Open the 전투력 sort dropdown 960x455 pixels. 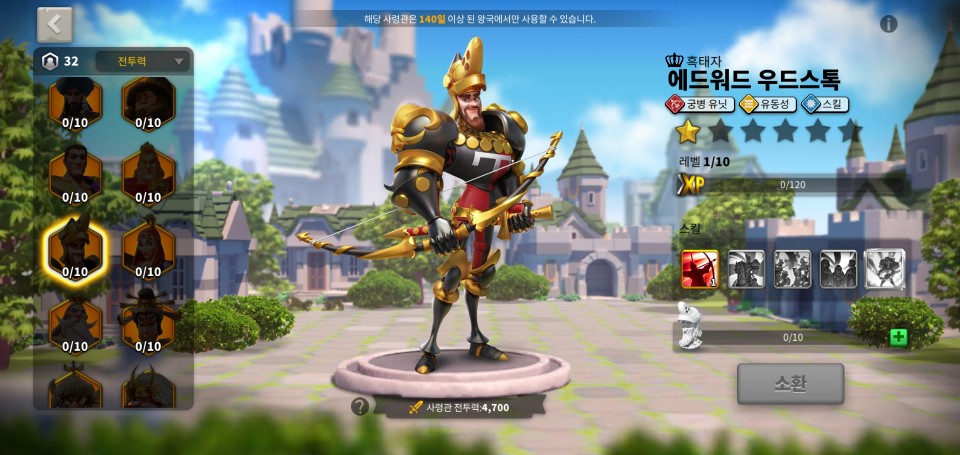[142, 61]
